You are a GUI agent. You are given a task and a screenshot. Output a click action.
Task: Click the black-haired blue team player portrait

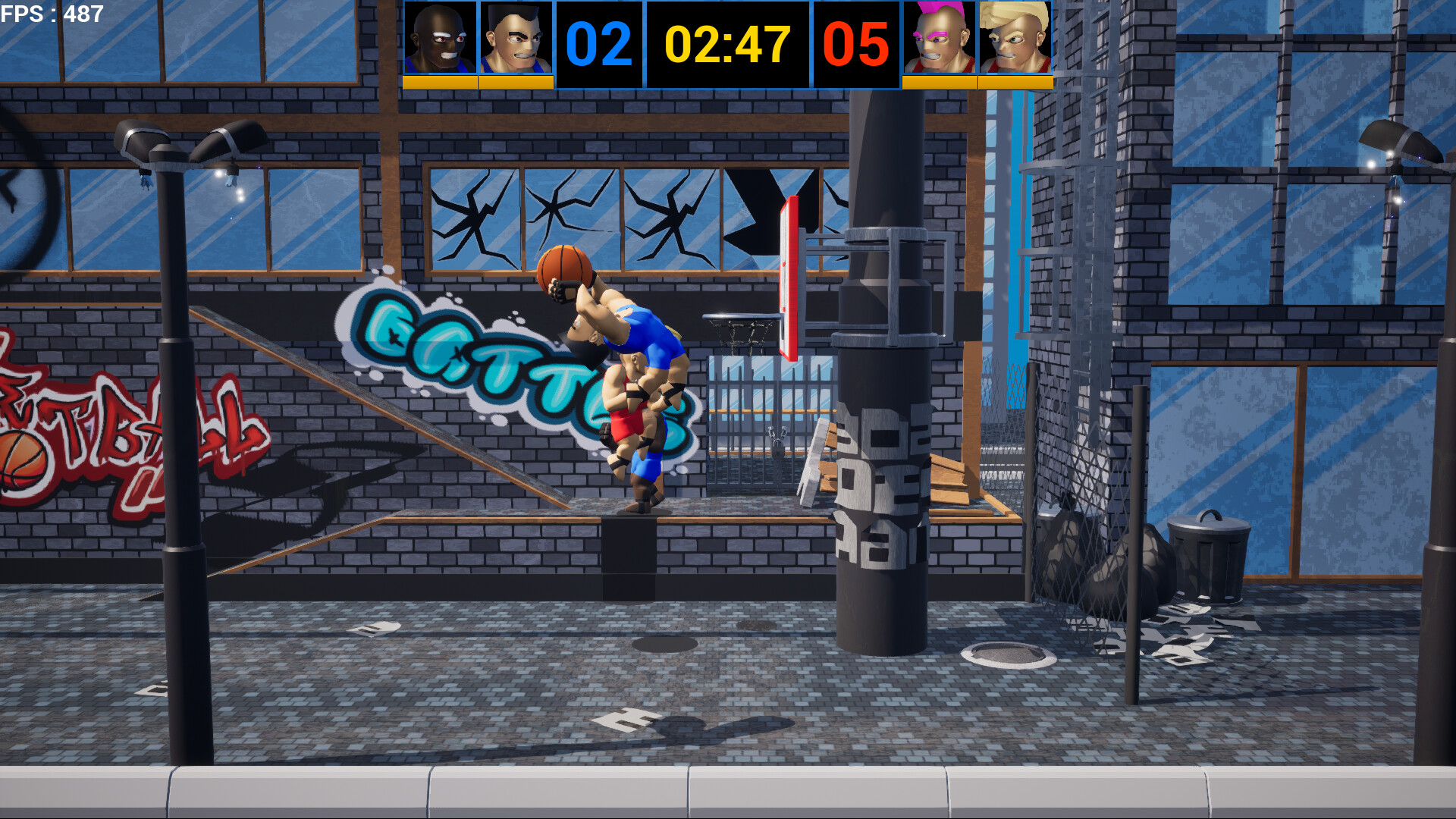click(x=514, y=38)
